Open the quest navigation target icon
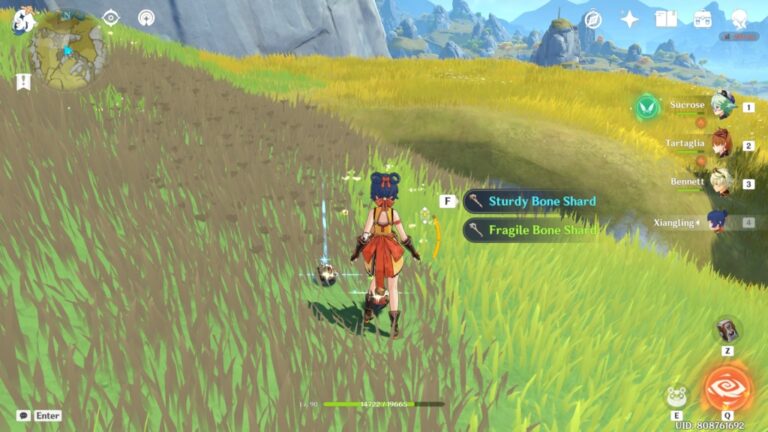Screen dimensions: 768x432 point(111,18)
